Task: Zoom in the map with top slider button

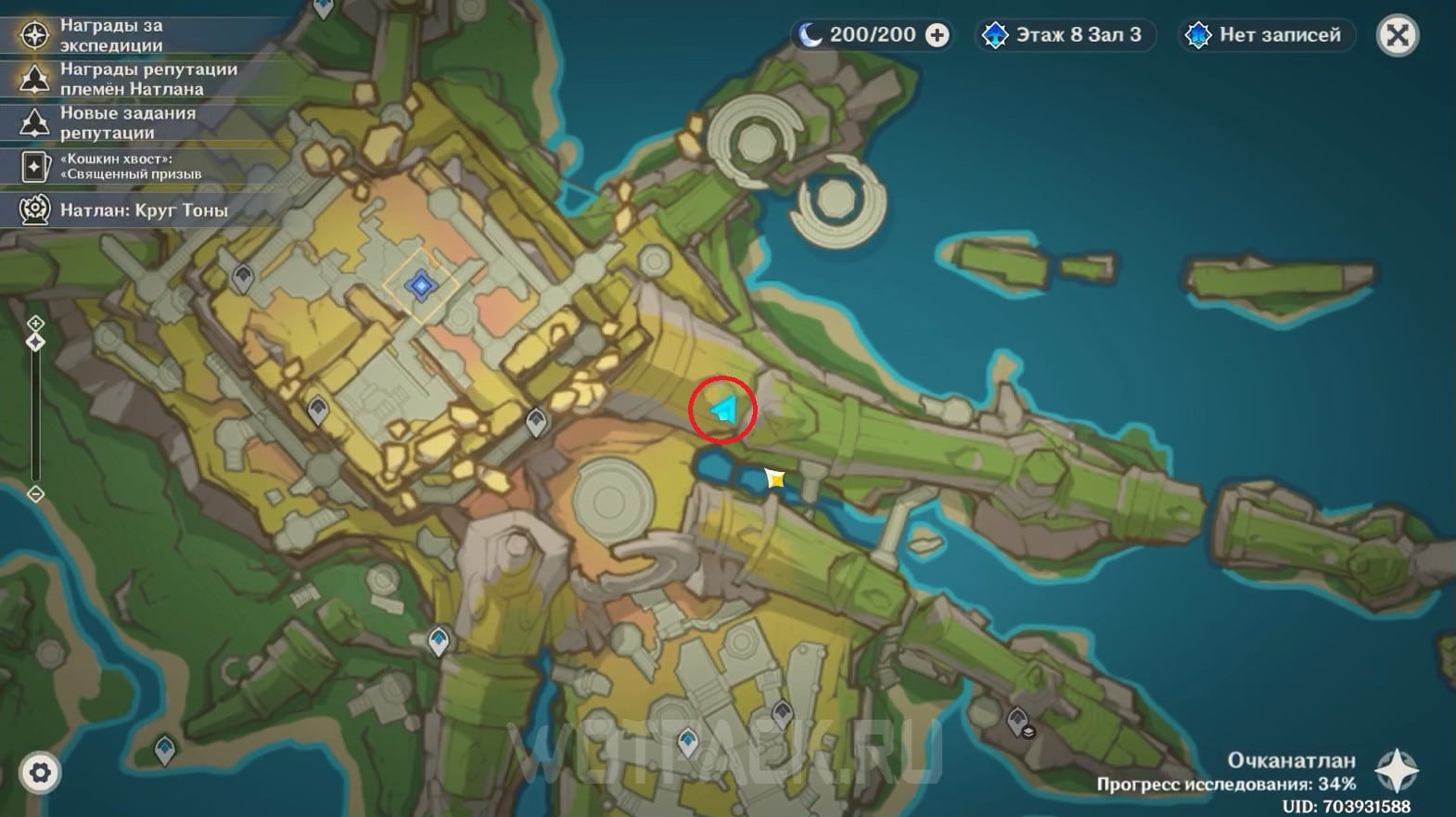Action: pos(35,324)
